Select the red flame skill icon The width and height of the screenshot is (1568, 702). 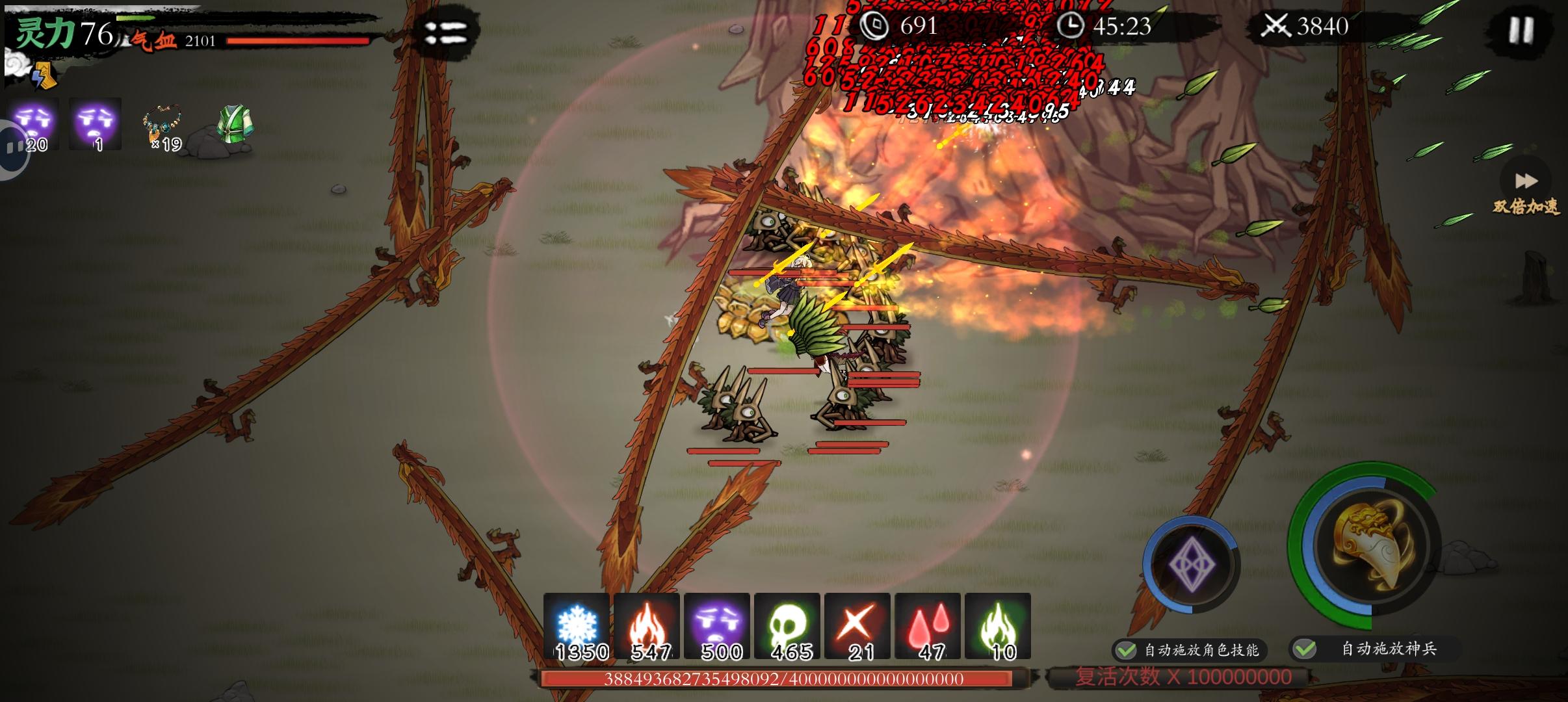(x=647, y=625)
